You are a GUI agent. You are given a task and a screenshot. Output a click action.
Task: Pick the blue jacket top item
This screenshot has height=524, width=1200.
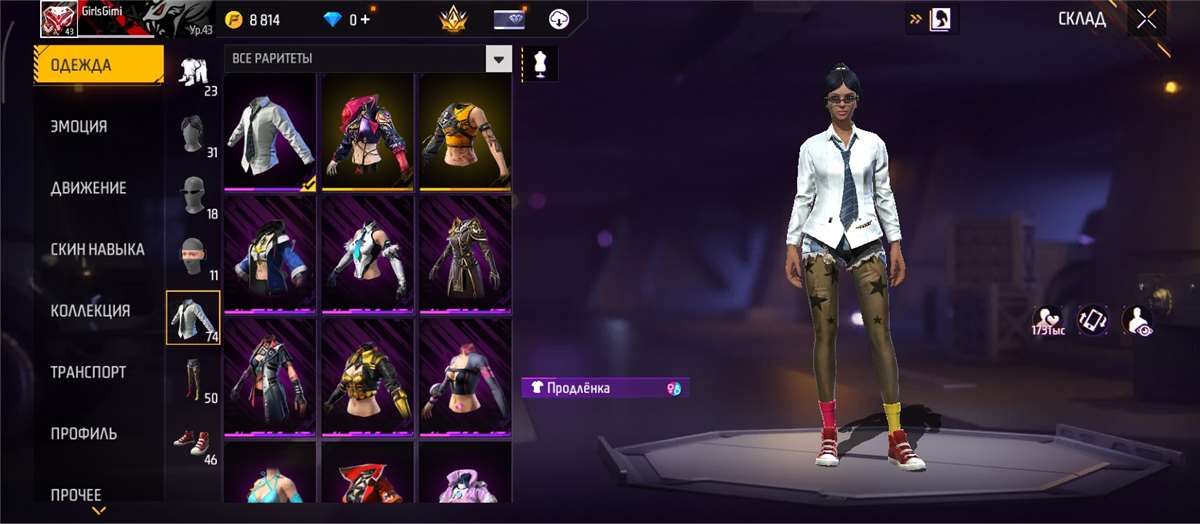[270, 254]
